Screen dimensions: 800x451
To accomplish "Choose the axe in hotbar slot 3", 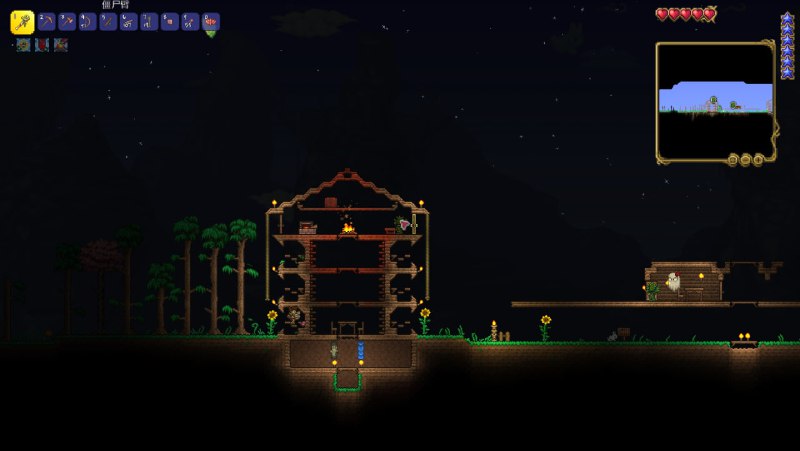I will [x=67, y=21].
